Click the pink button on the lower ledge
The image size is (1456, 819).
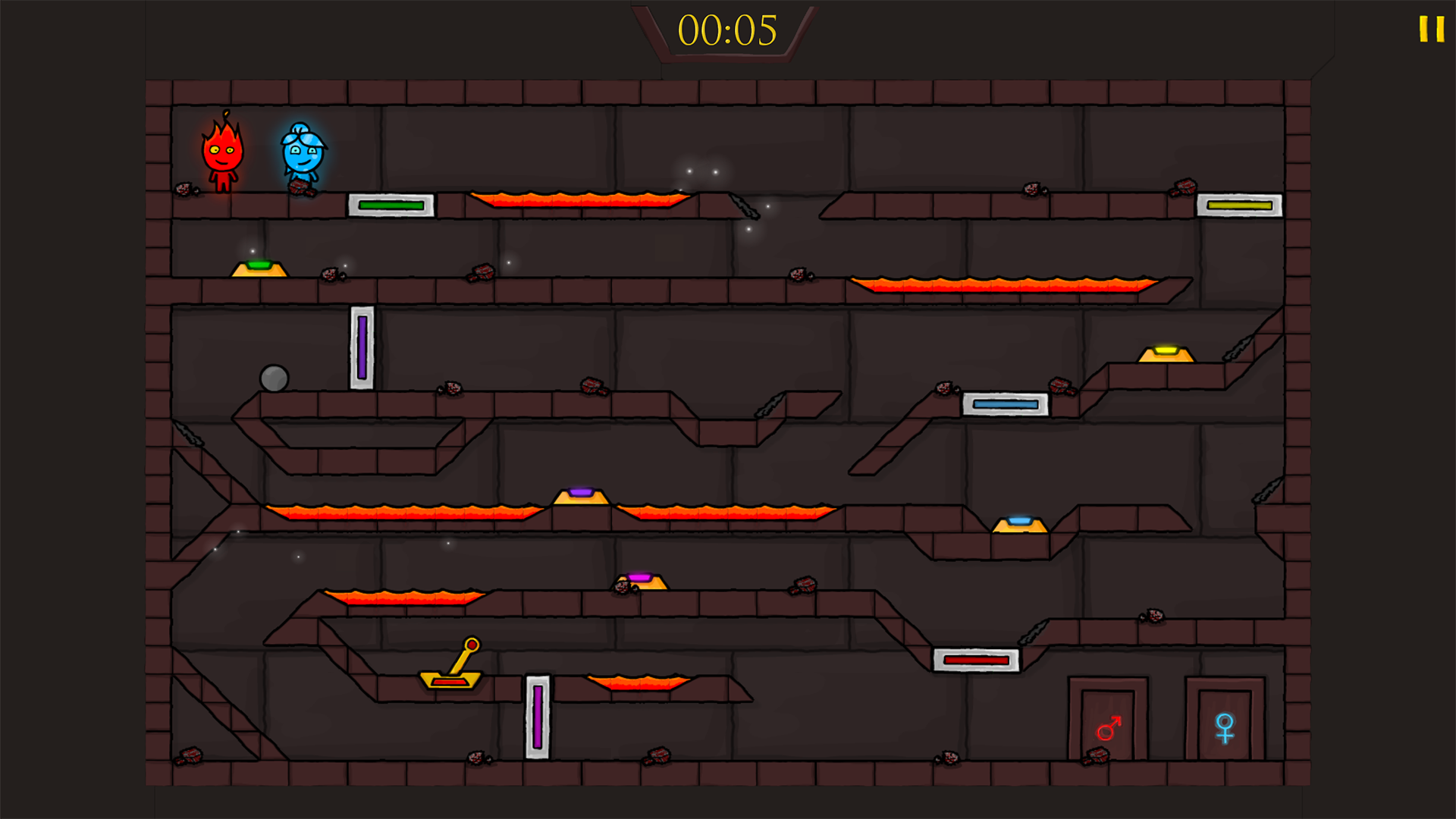[x=641, y=579]
